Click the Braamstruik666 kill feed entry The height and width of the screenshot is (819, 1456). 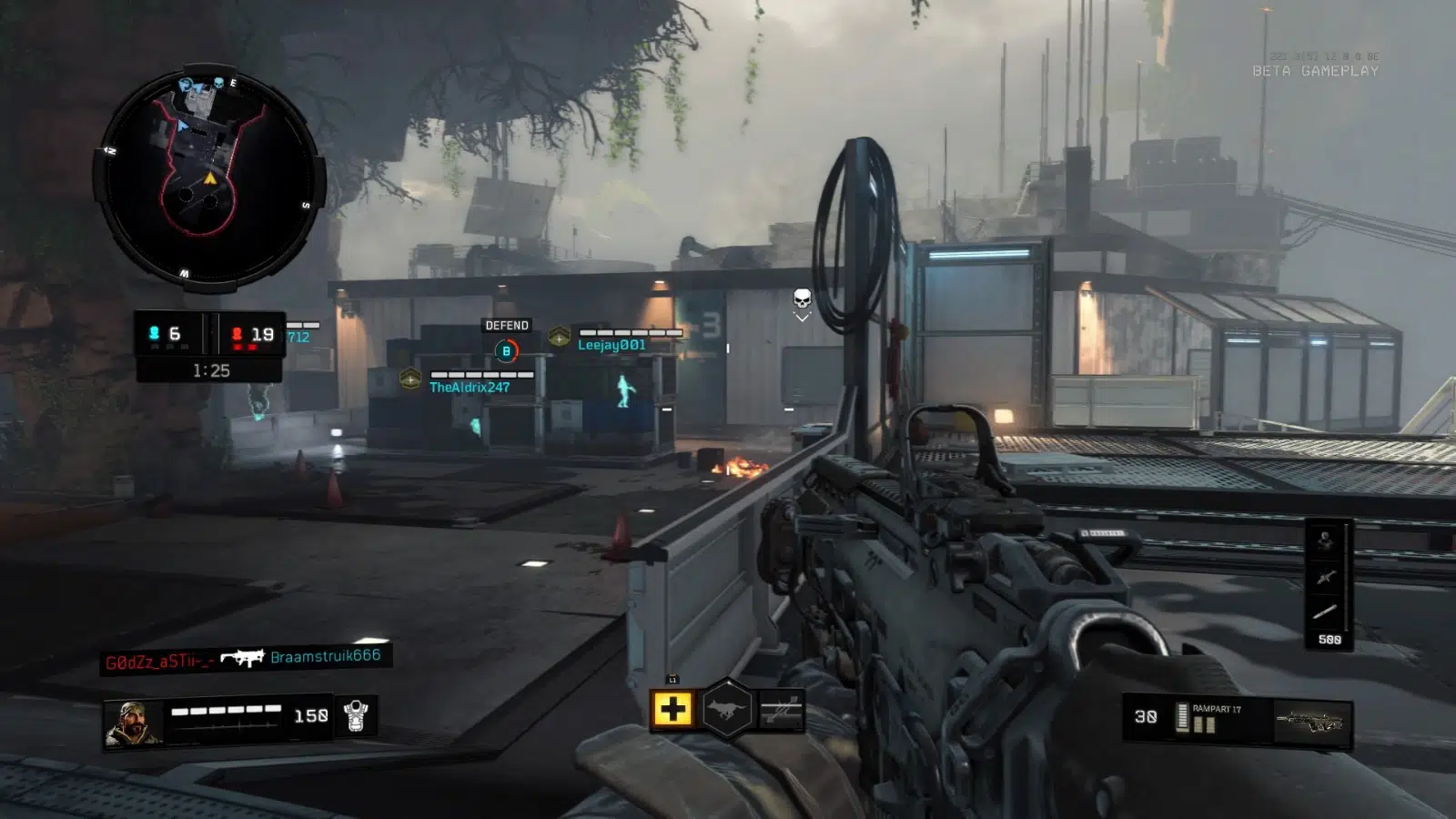tap(325, 656)
